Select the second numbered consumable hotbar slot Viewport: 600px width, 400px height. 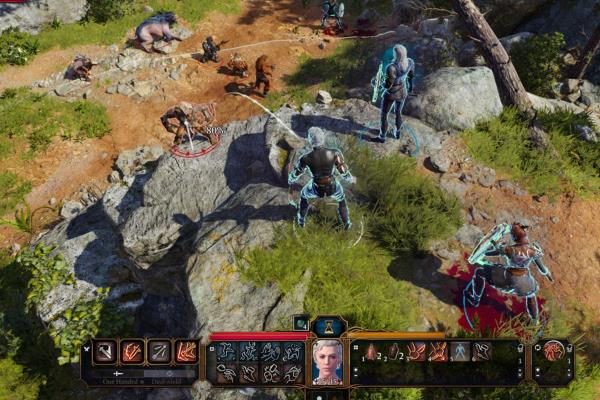(x=393, y=352)
